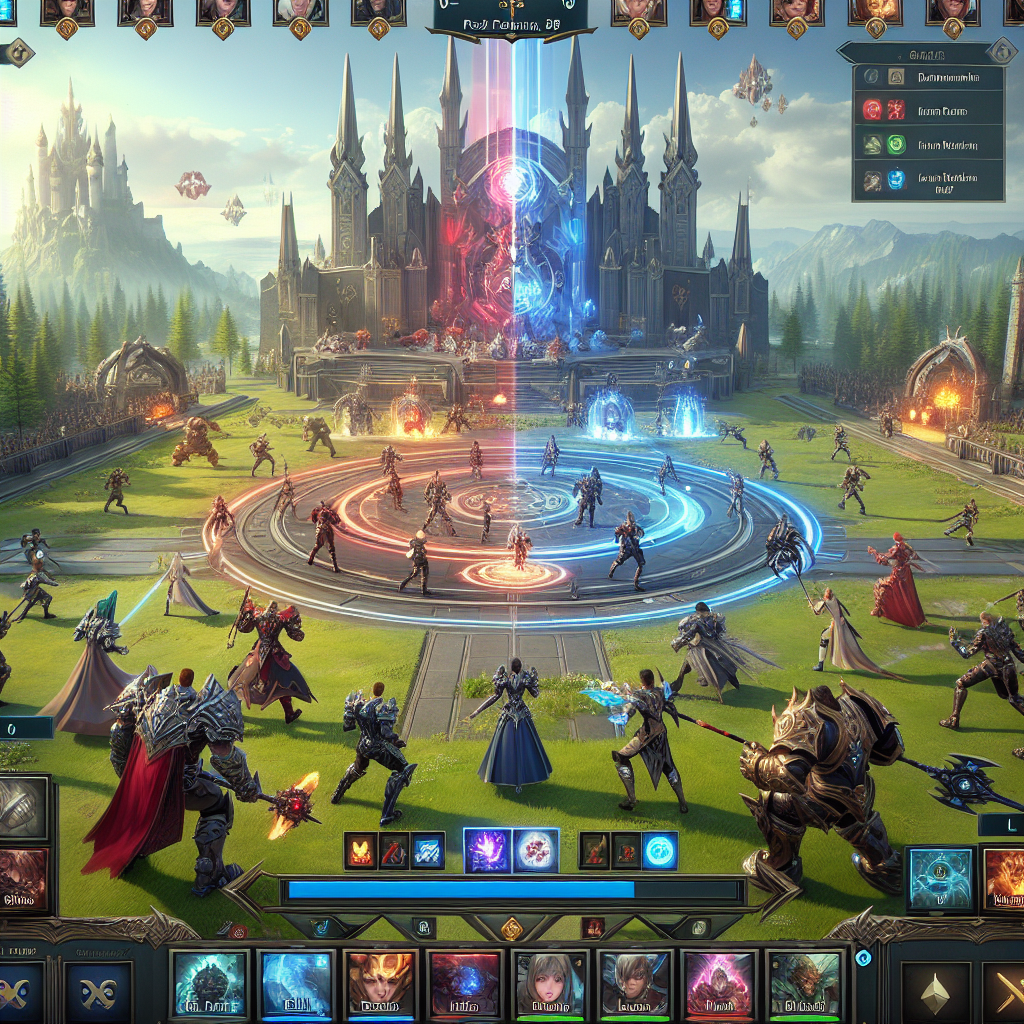
Task: Select the green armored golem hero portrait
Action: click(x=209, y=985)
